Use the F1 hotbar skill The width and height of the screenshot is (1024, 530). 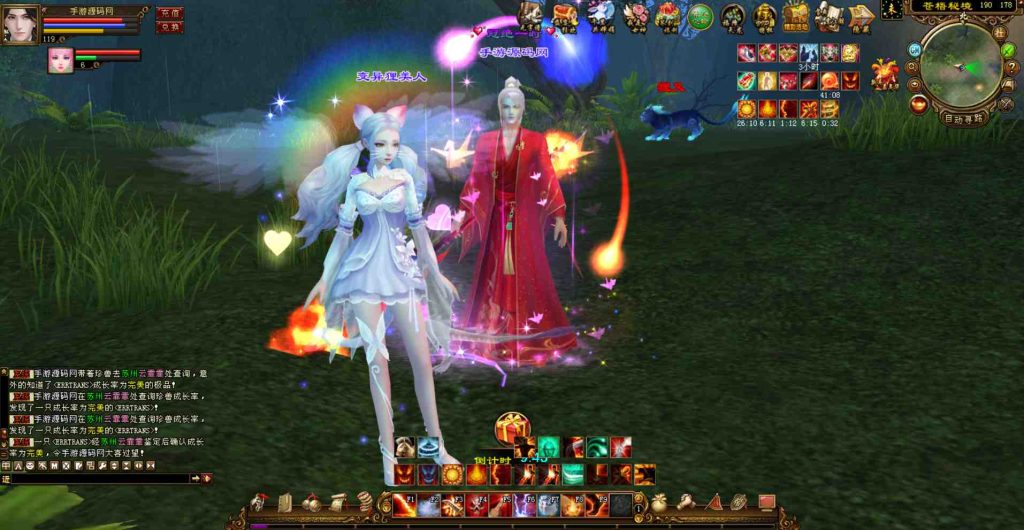(x=405, y=505)
